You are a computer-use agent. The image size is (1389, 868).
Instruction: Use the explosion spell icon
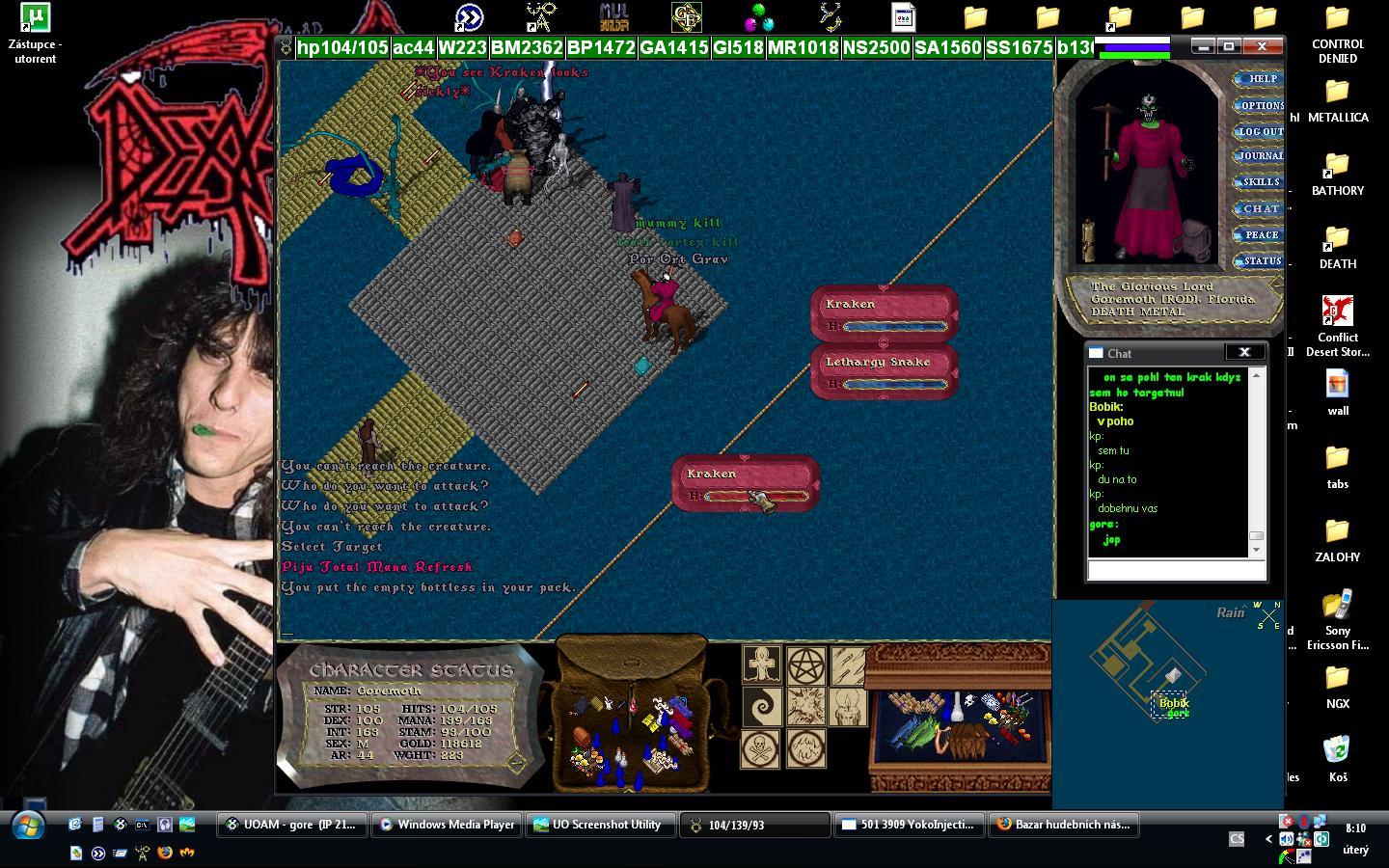805,707
